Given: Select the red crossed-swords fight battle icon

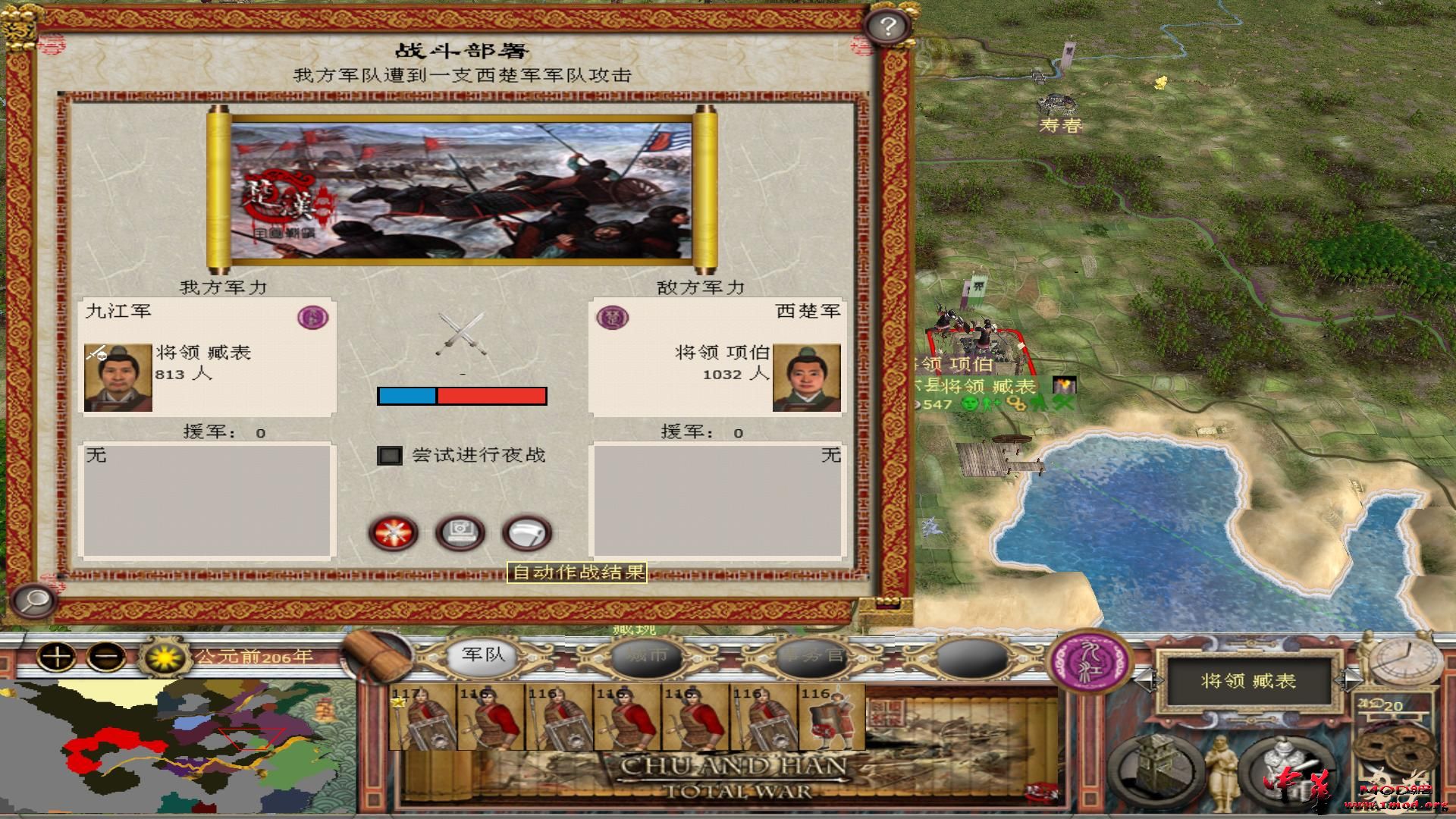Looking at the screenshot, I should click(392, 533).
